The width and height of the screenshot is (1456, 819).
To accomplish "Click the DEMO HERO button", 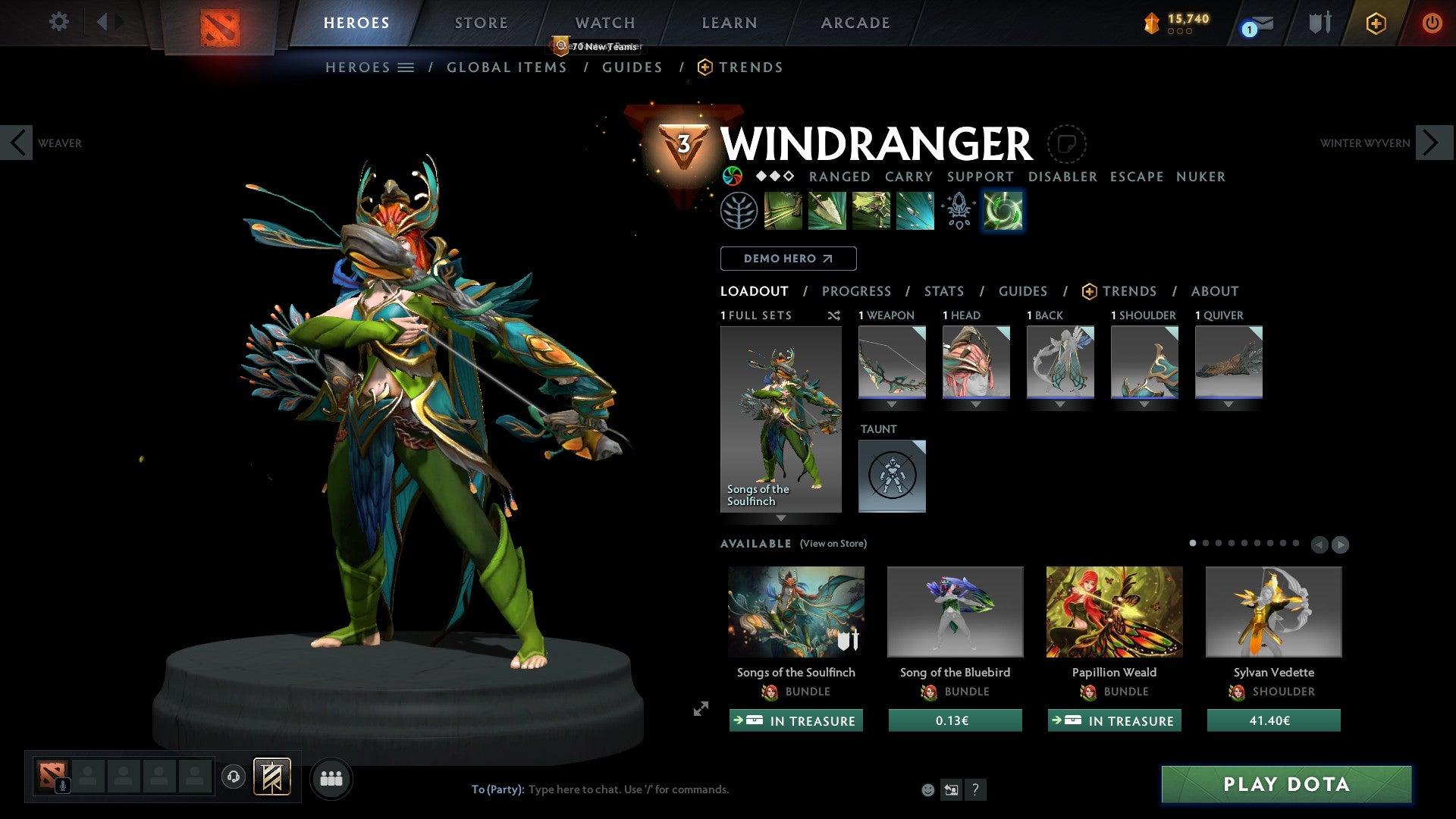I will point(788,258).
